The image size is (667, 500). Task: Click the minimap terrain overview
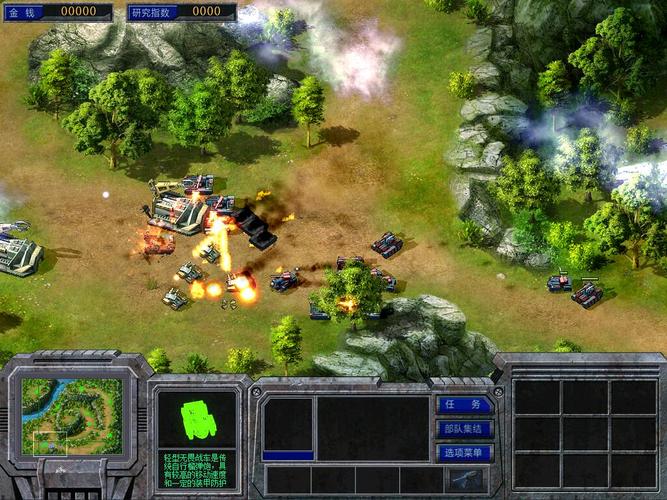(70, 415)
